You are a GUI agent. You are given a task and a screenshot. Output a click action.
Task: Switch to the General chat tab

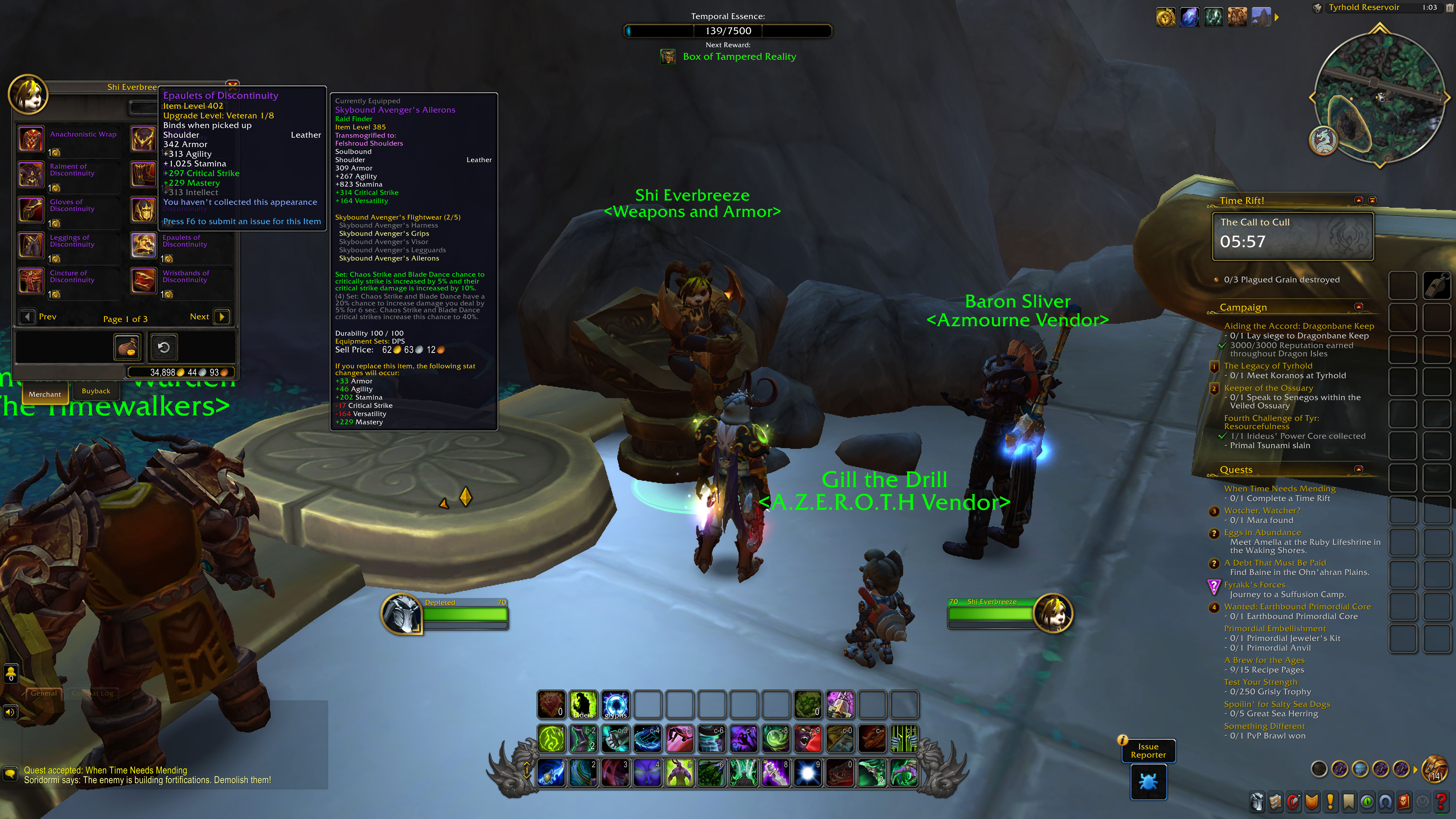tap(44, 693)
